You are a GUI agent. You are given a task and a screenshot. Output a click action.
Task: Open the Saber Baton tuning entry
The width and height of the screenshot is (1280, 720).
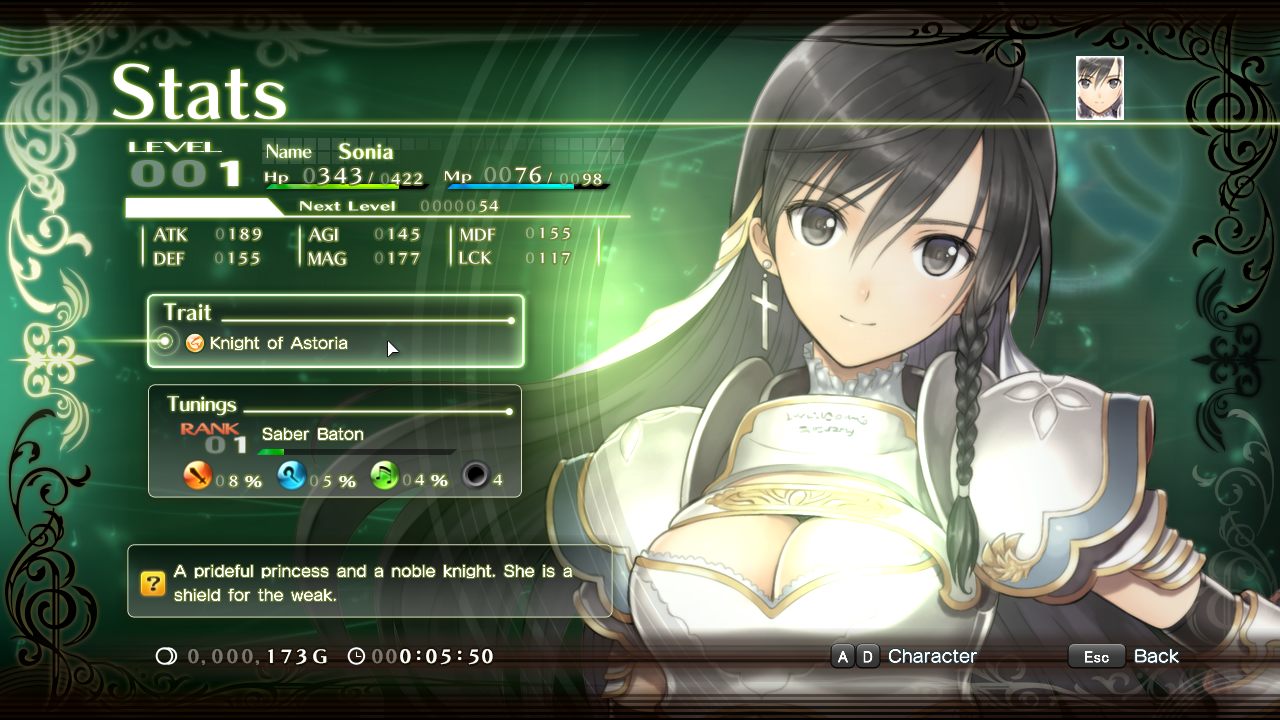tap(312, 434)
